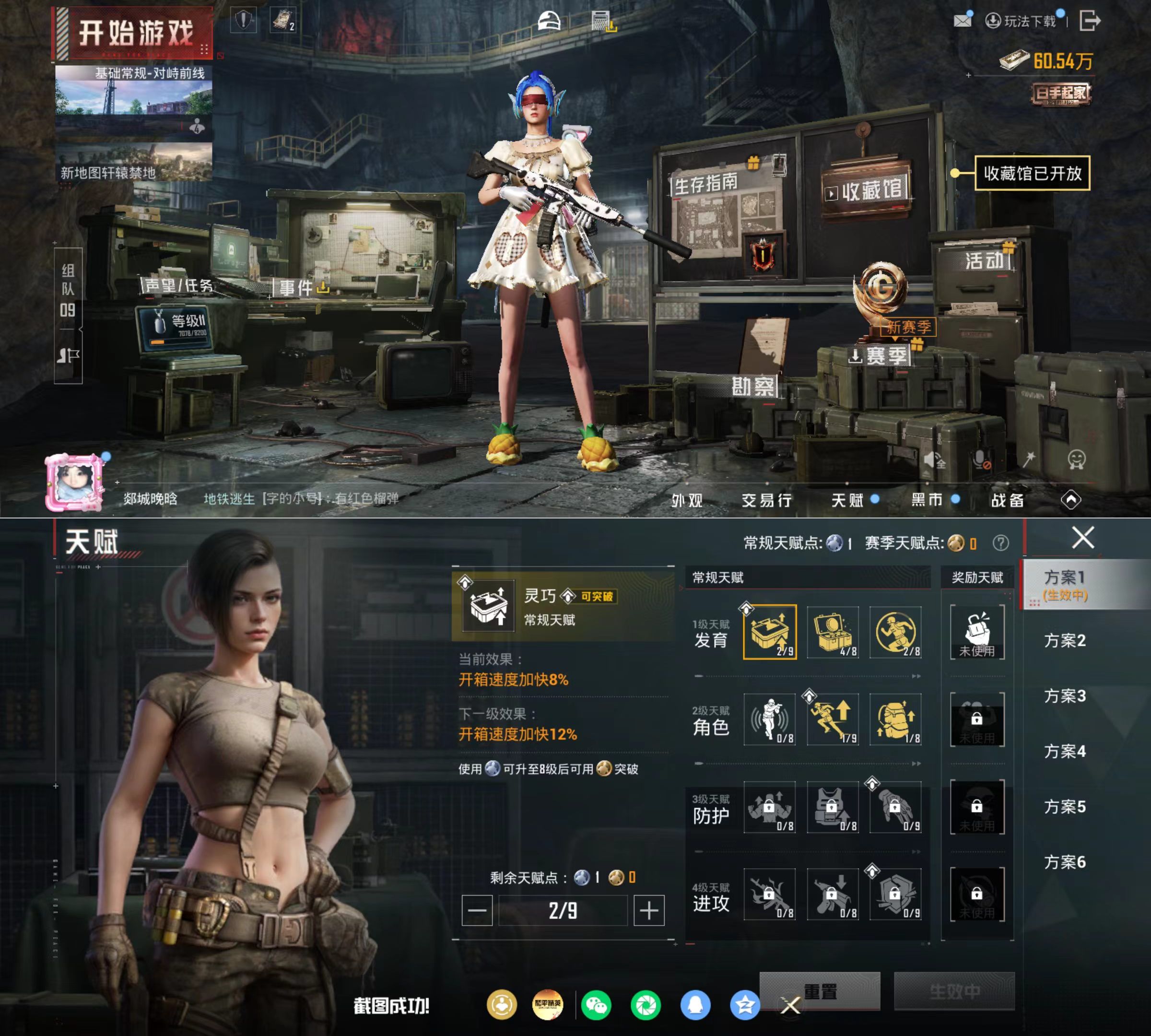Start the match with 开始游戏 button

pyautogui.click(x=135, y=33)
